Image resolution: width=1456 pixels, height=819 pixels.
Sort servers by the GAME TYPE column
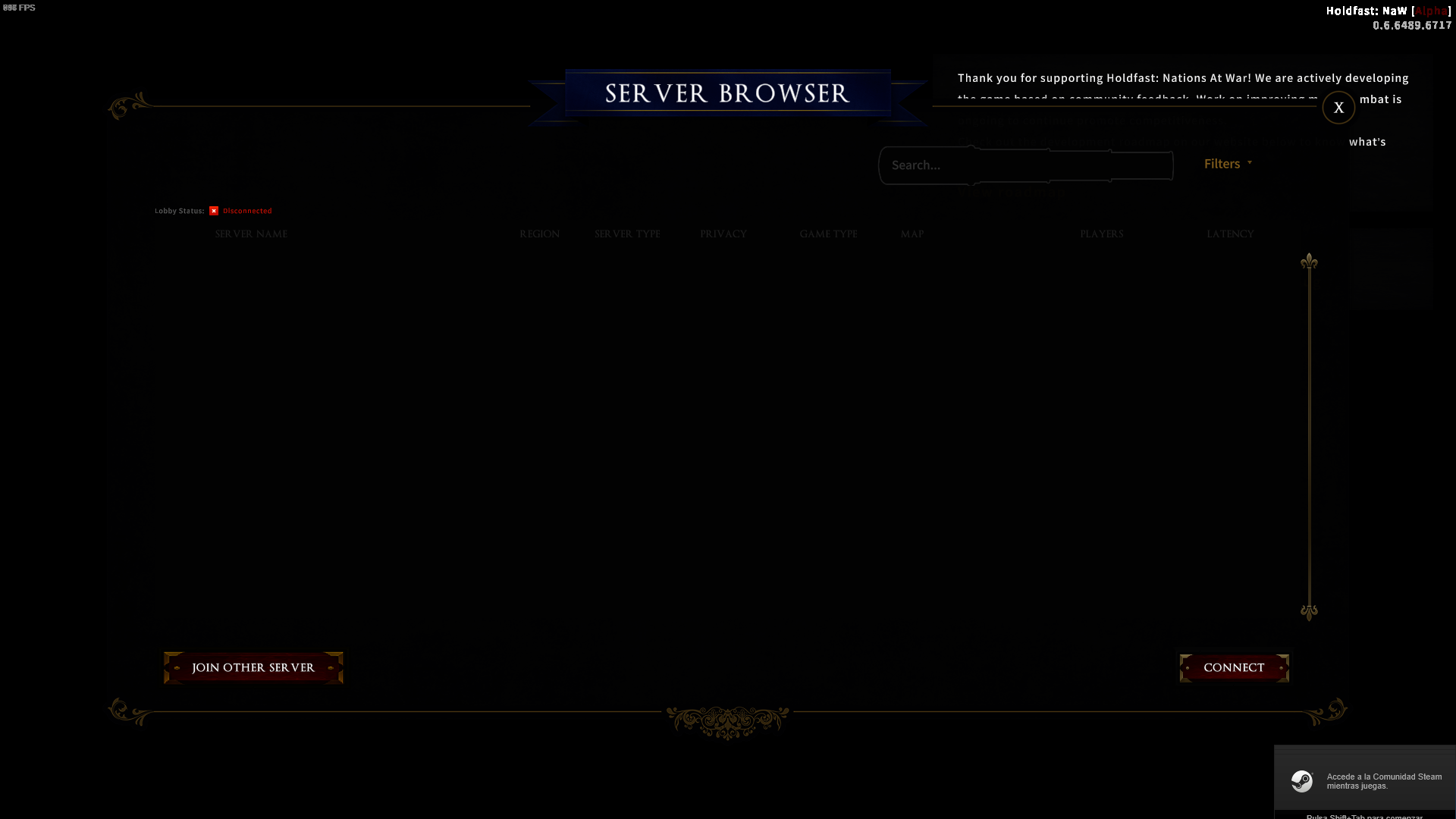pyautogui.click(x=829, y=234)
